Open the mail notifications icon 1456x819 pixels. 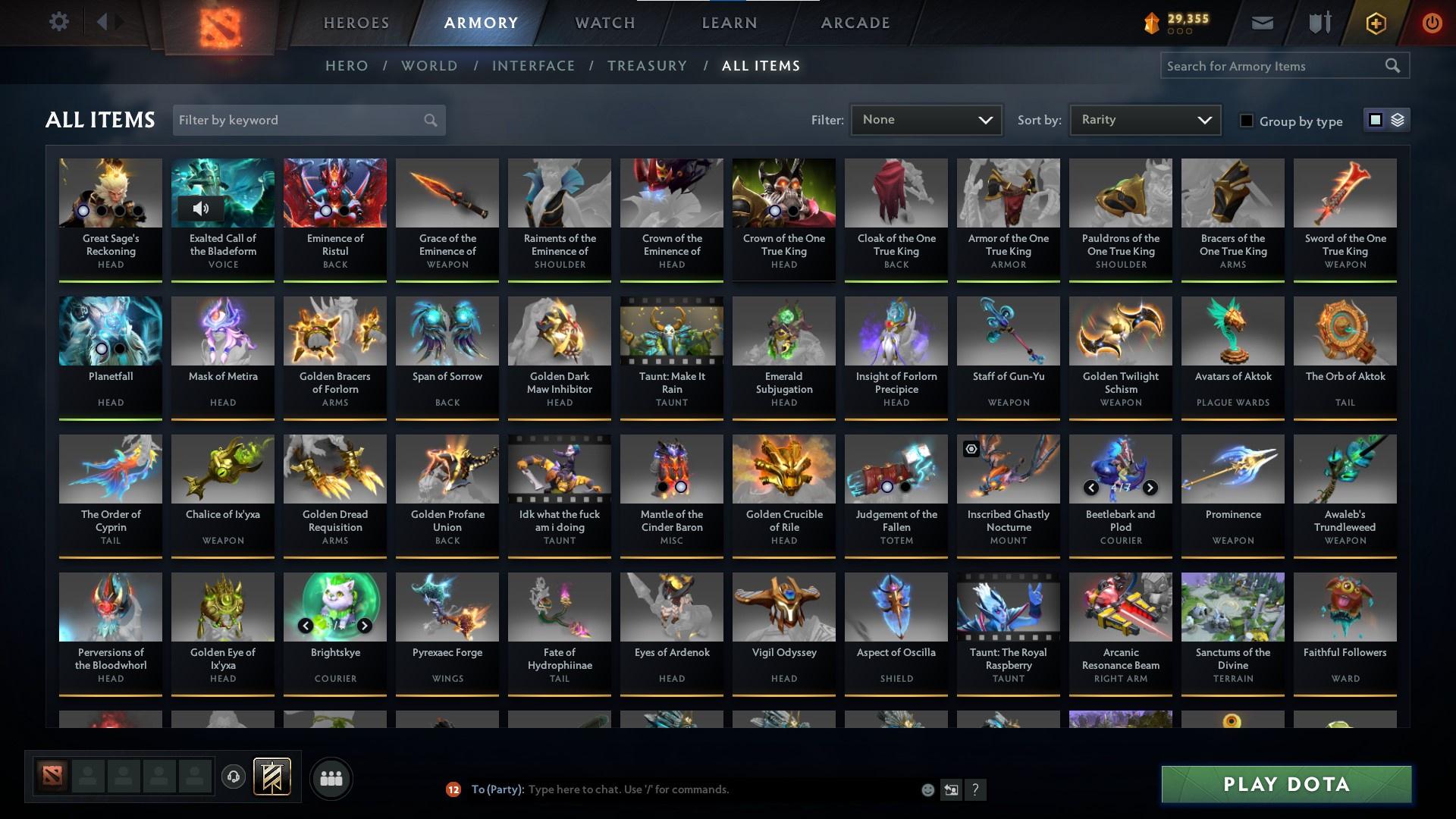1261,23
